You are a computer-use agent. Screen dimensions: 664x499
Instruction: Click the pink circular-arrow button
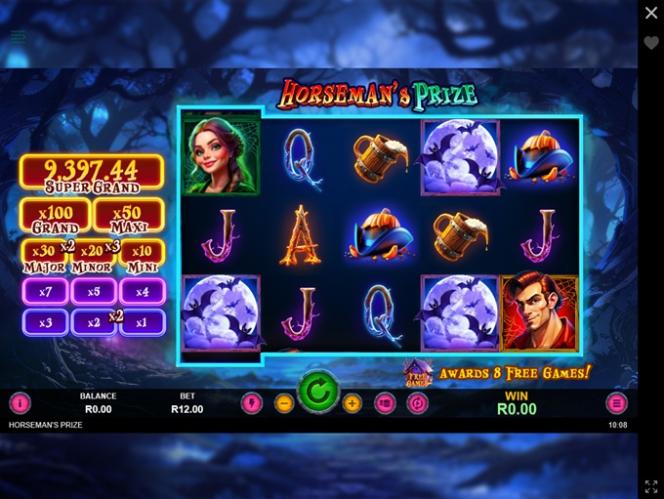pyautogui.click(x=418, y=404)
